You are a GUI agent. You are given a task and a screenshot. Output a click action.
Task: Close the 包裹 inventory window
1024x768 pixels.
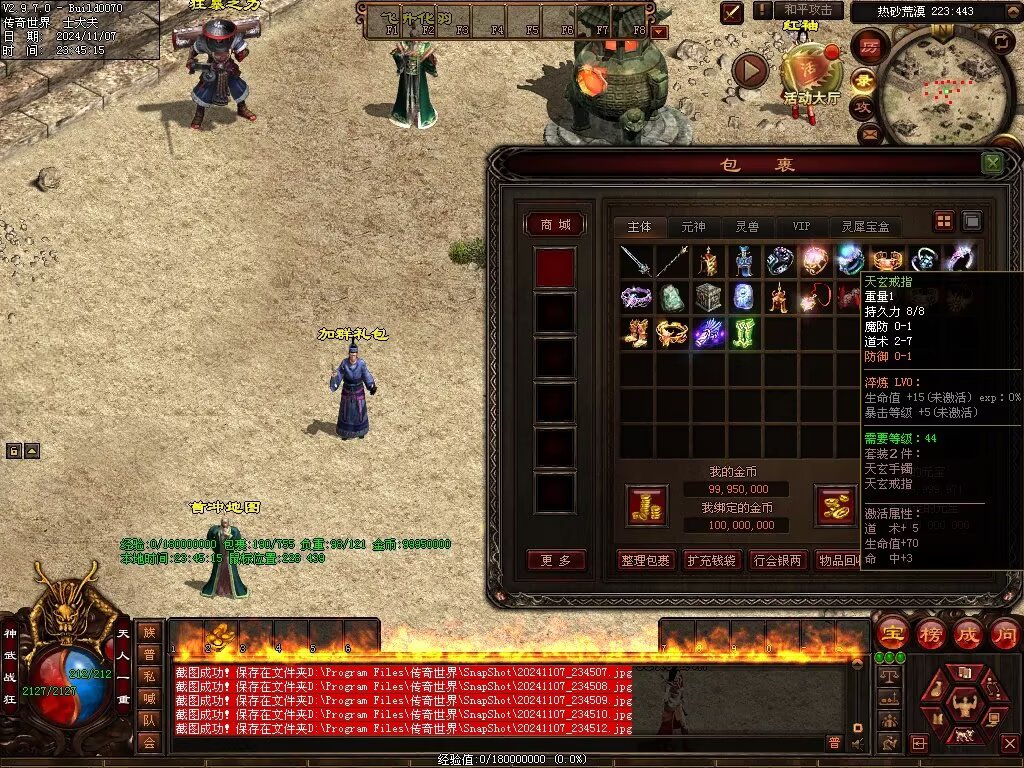pyautogui.click(x=991, y=163)
